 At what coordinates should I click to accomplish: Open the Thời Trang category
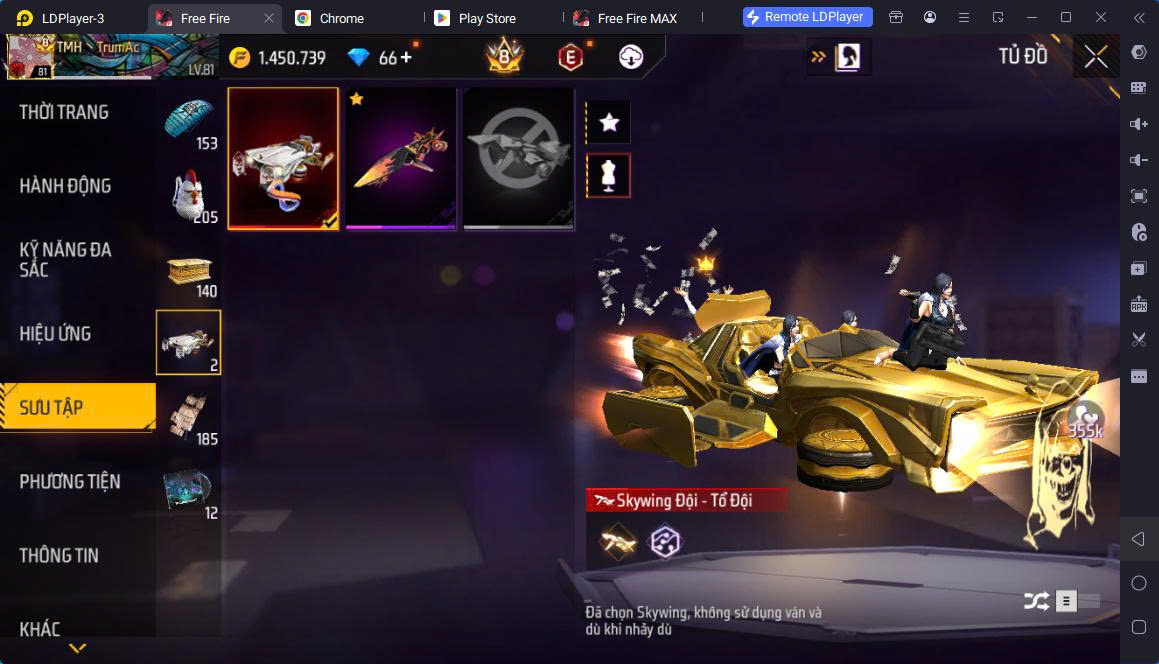[x=64, y=112]
